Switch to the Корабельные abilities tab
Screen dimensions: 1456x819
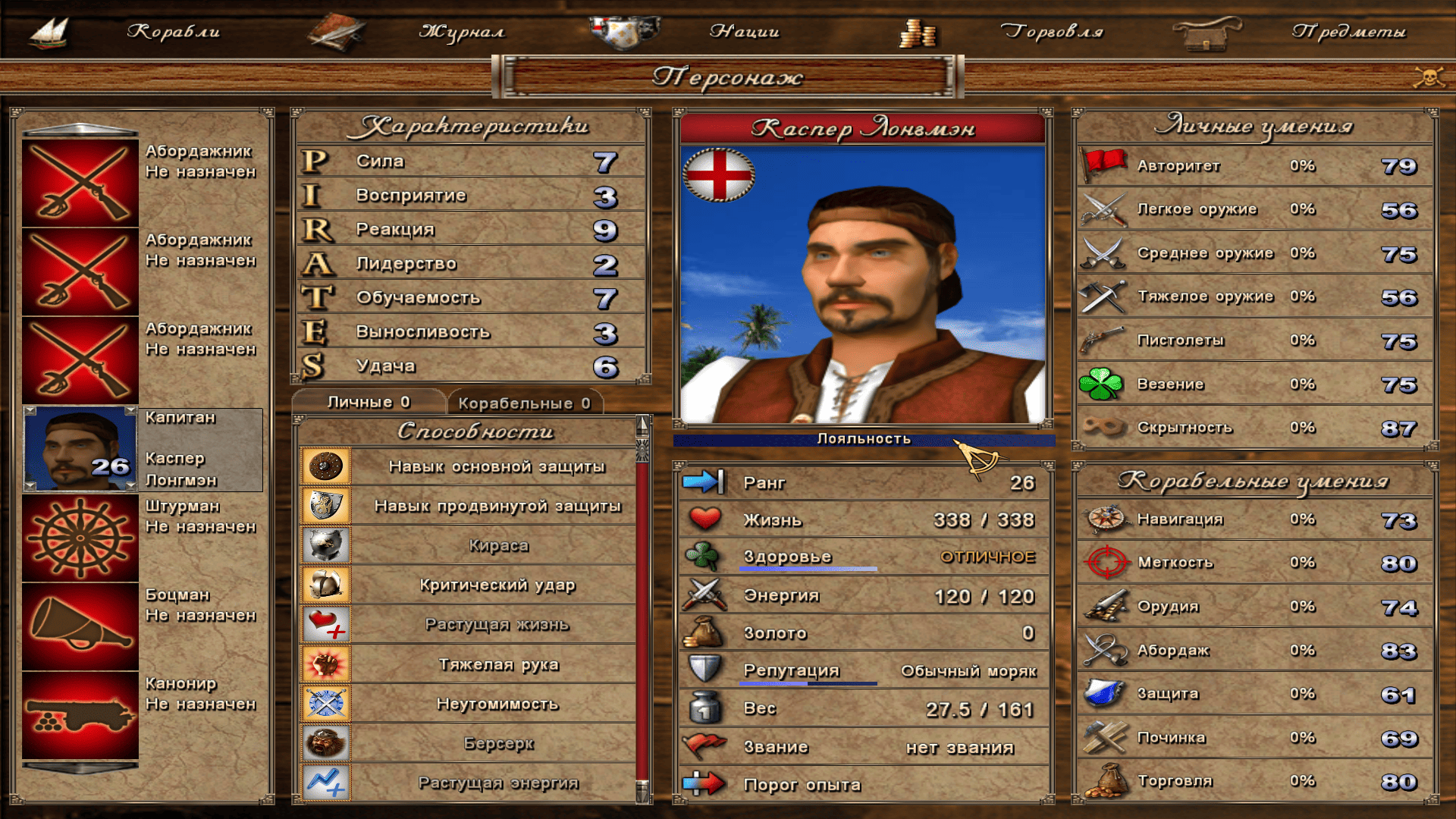(524, 403)
